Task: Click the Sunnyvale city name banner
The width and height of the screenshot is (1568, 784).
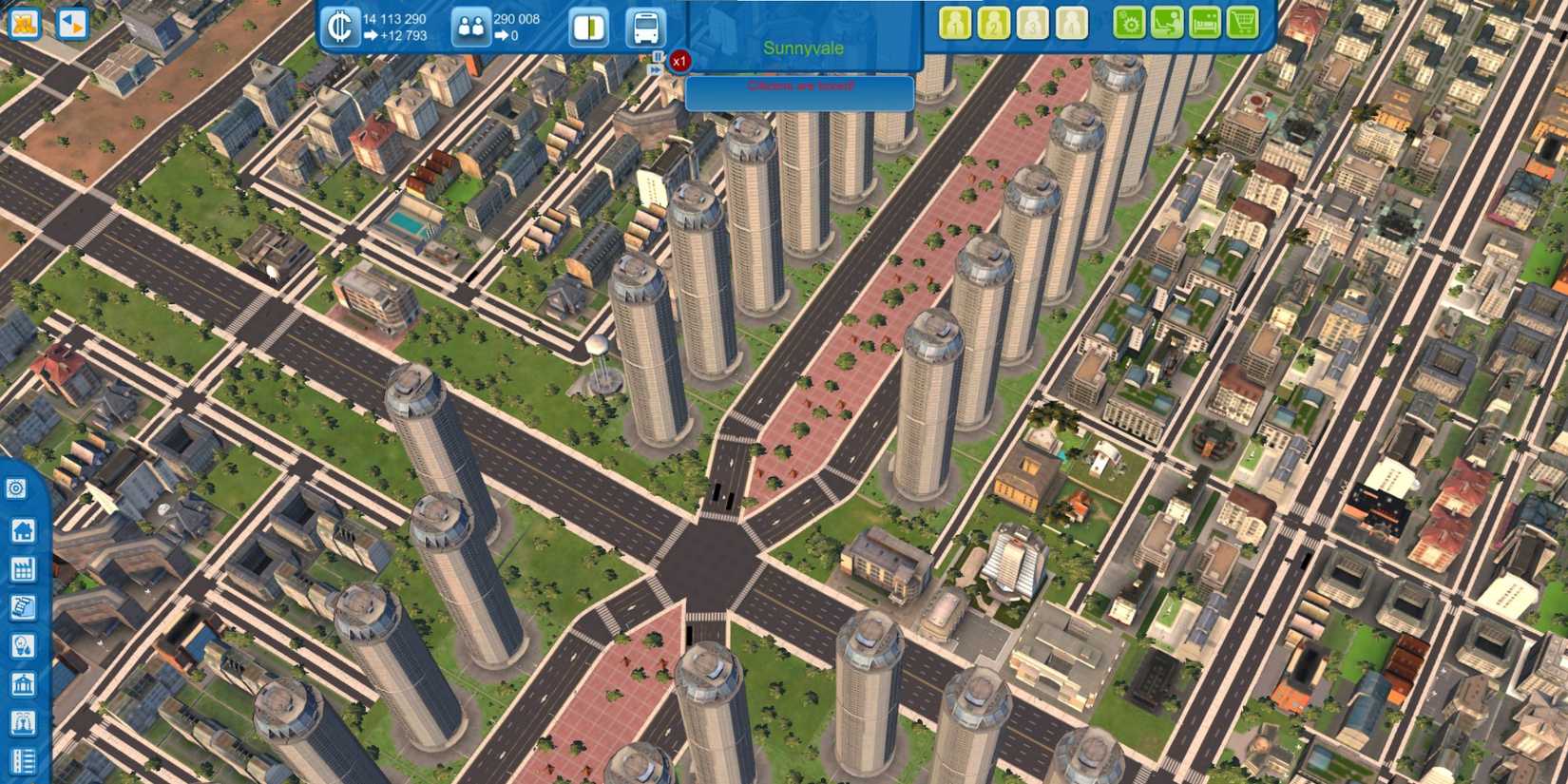Action: pyautogui.click(x=801, y=49)
